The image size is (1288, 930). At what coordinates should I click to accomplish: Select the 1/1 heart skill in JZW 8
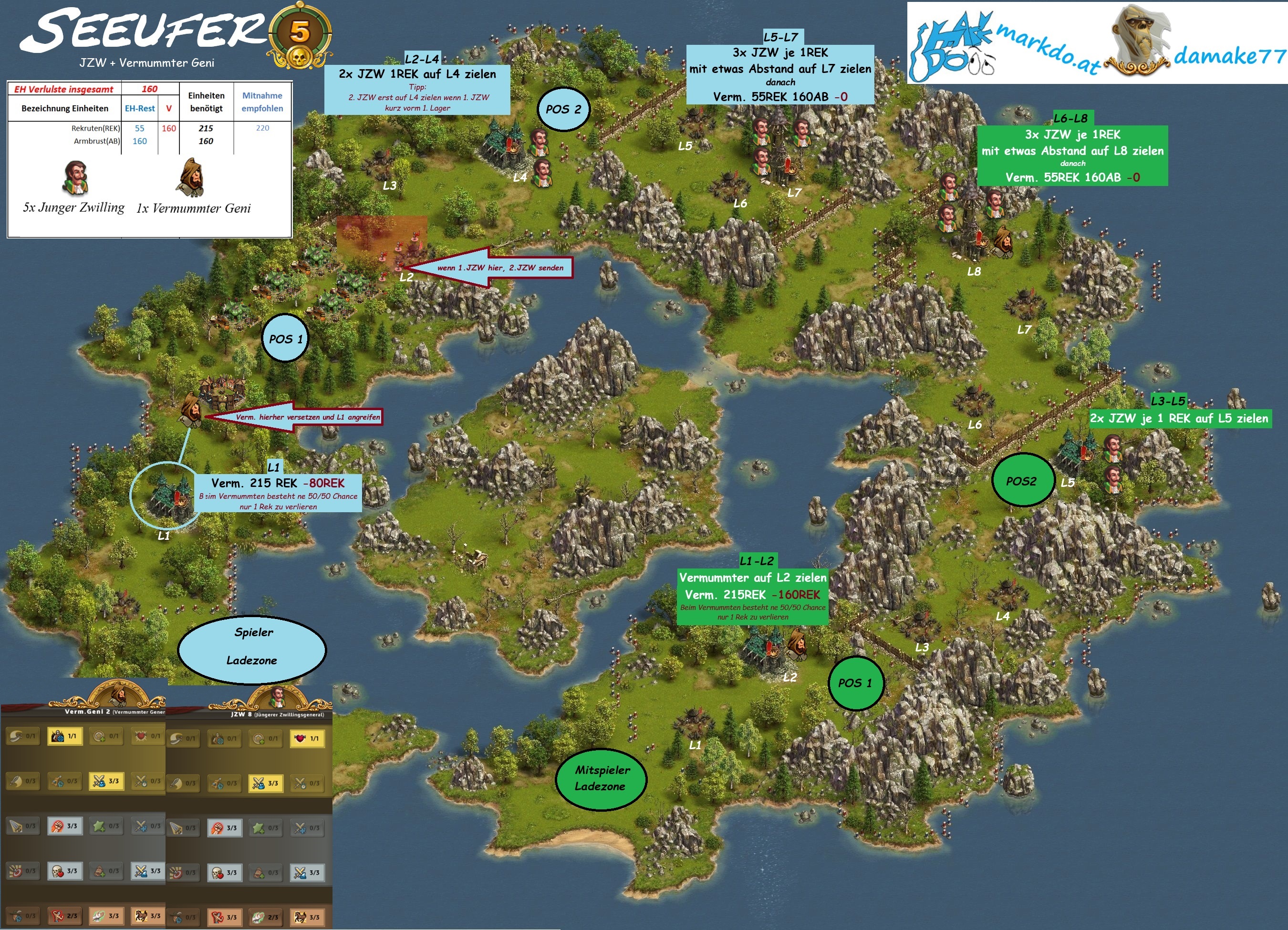tap(307, 739)
